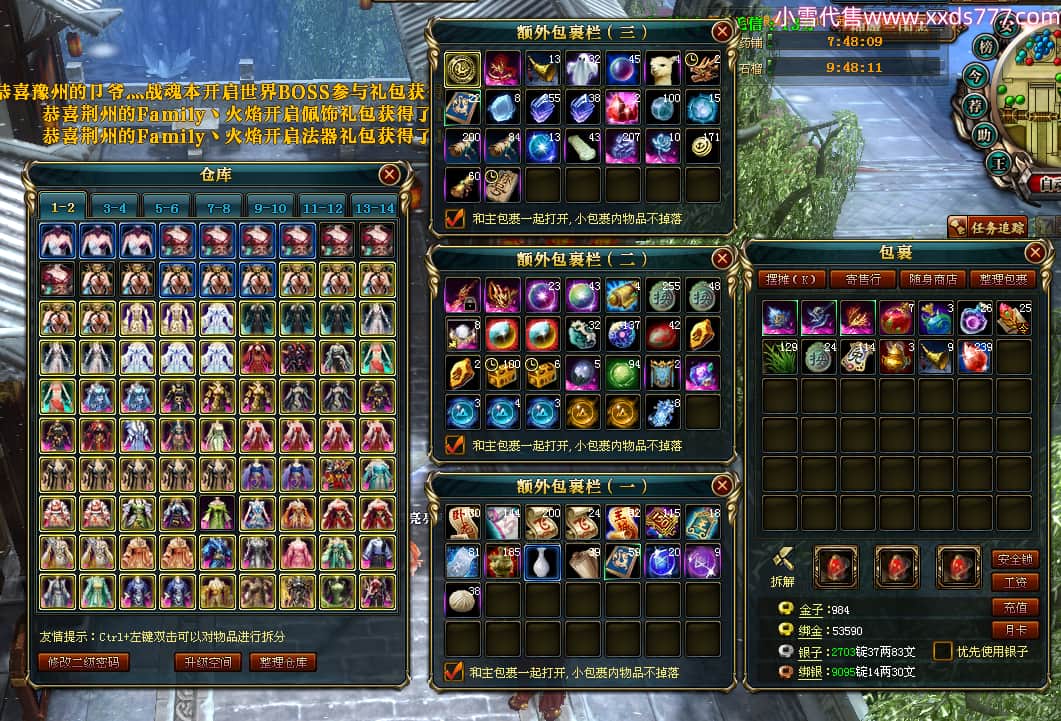Tidy the bag with 整理包裹
The width and height of the screenshot is (1061, 721).
pos(1002,279)
